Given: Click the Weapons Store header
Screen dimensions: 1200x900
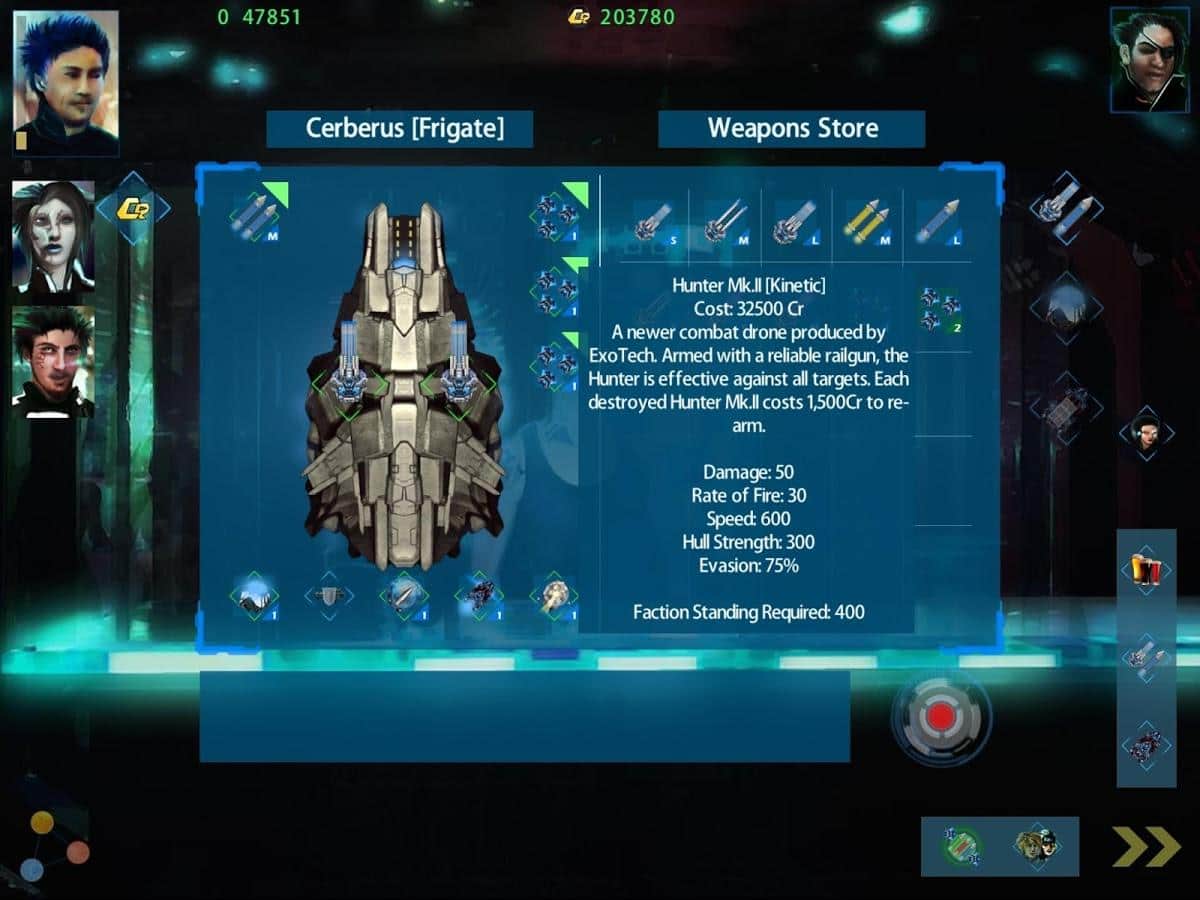Looking at the screenshot, I should (792, 128).
